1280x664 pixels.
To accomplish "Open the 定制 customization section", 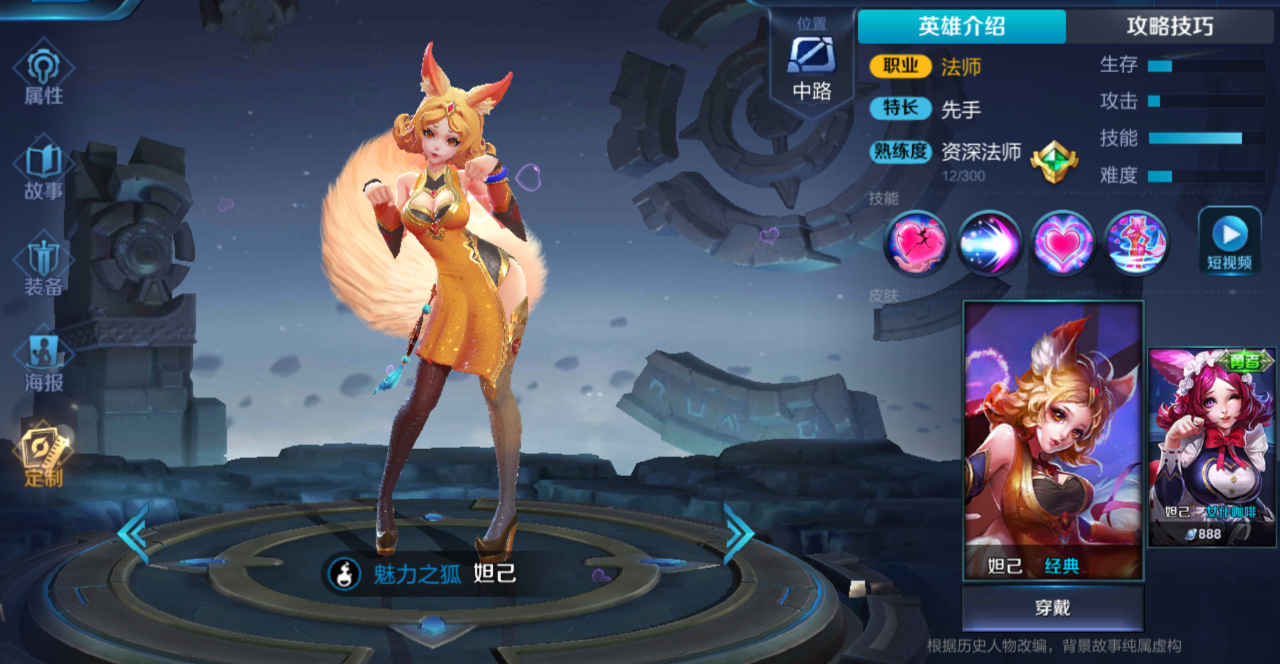I will 43,456.
